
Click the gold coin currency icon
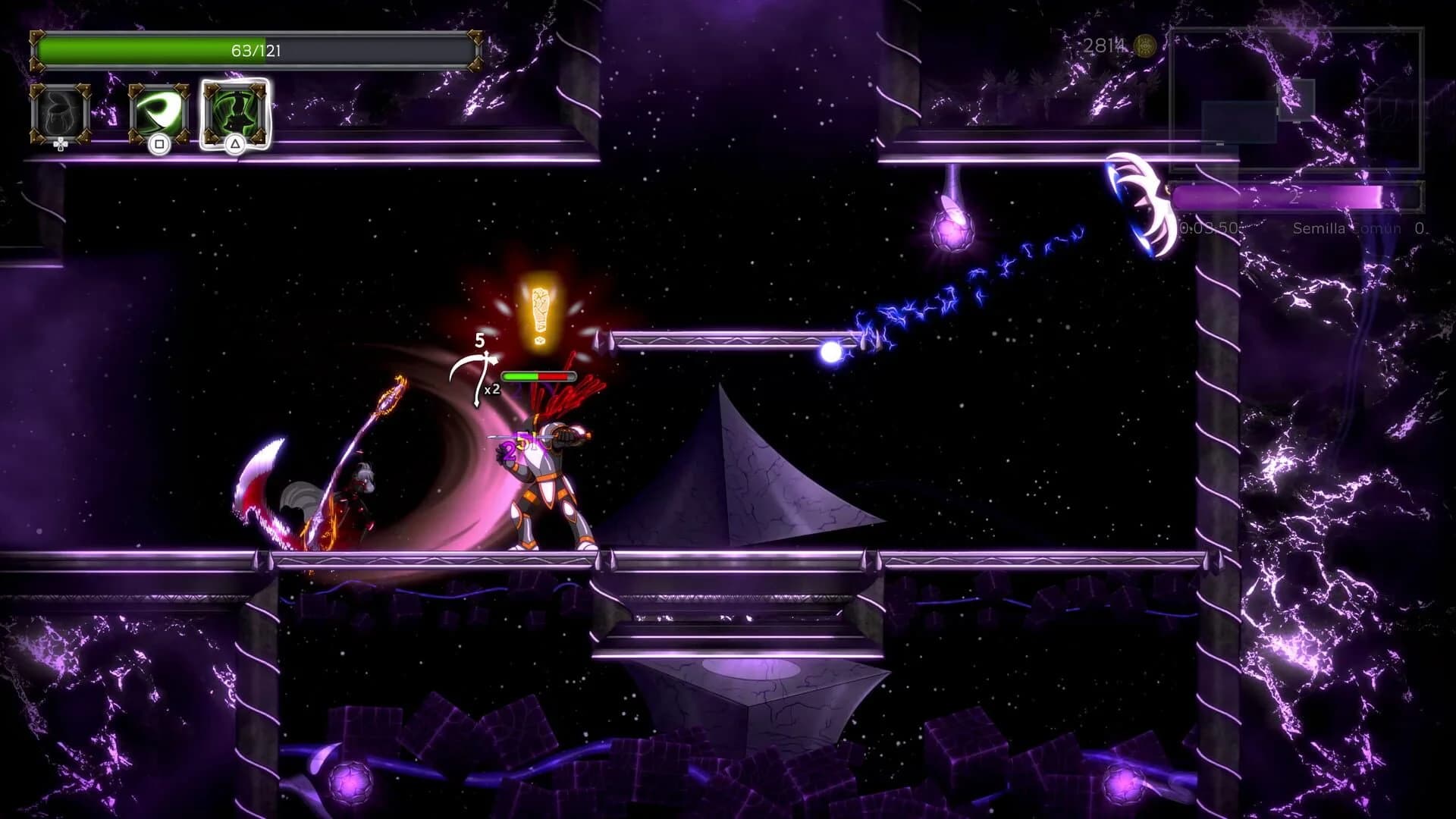point(1144,44)
